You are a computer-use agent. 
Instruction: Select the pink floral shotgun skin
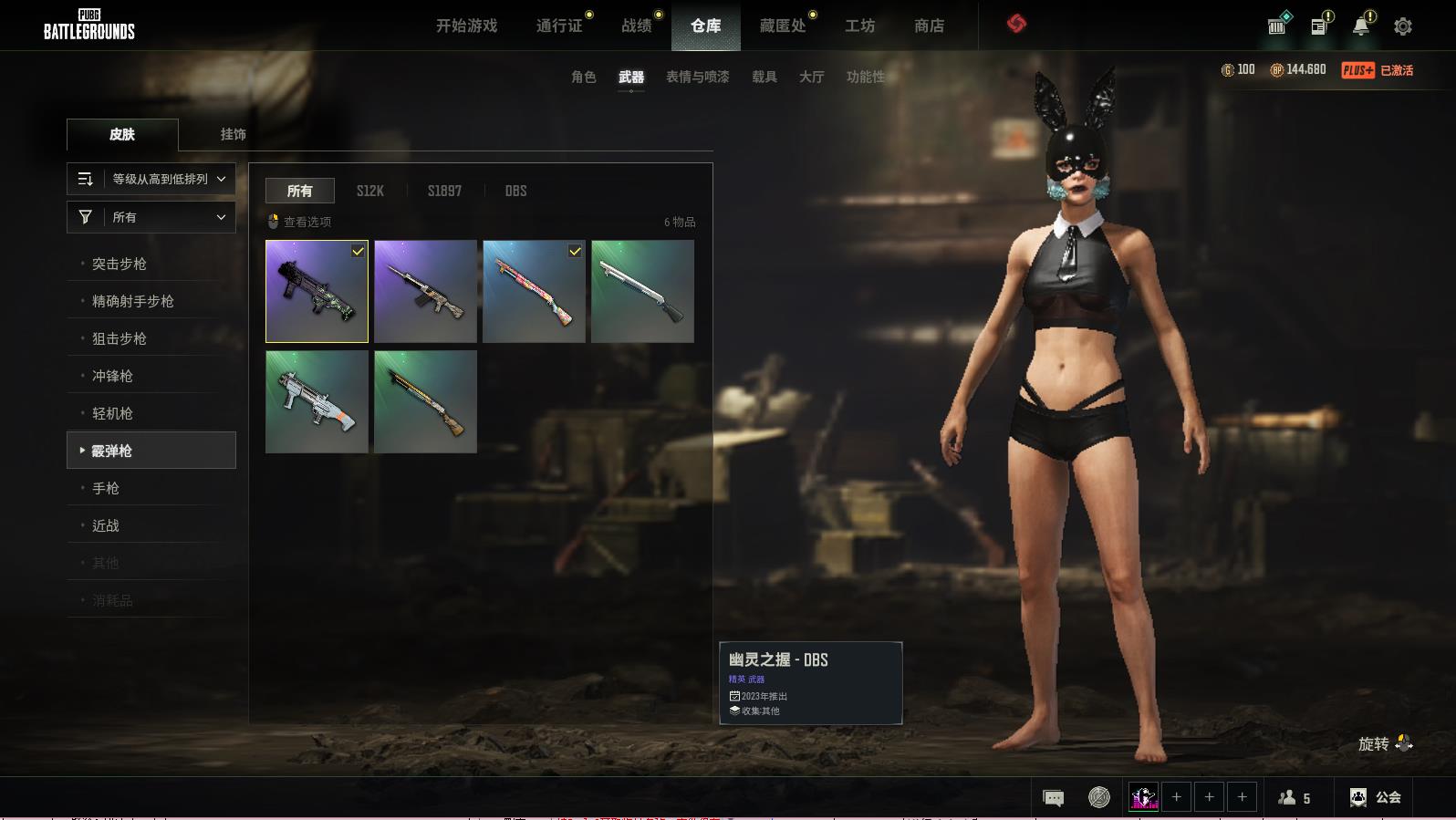[534, 292]
